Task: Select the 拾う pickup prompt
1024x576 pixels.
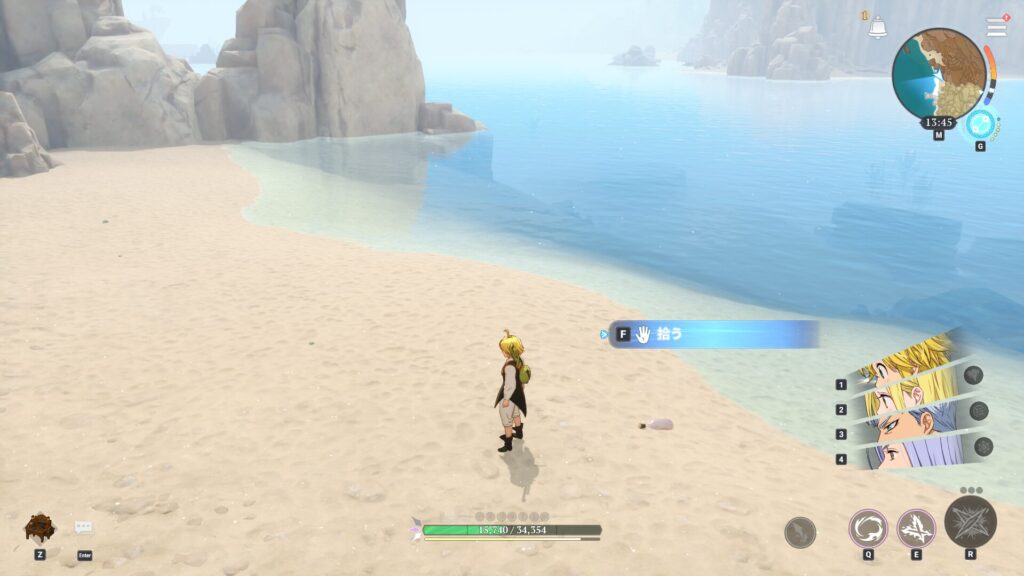Action: point(714,334)
